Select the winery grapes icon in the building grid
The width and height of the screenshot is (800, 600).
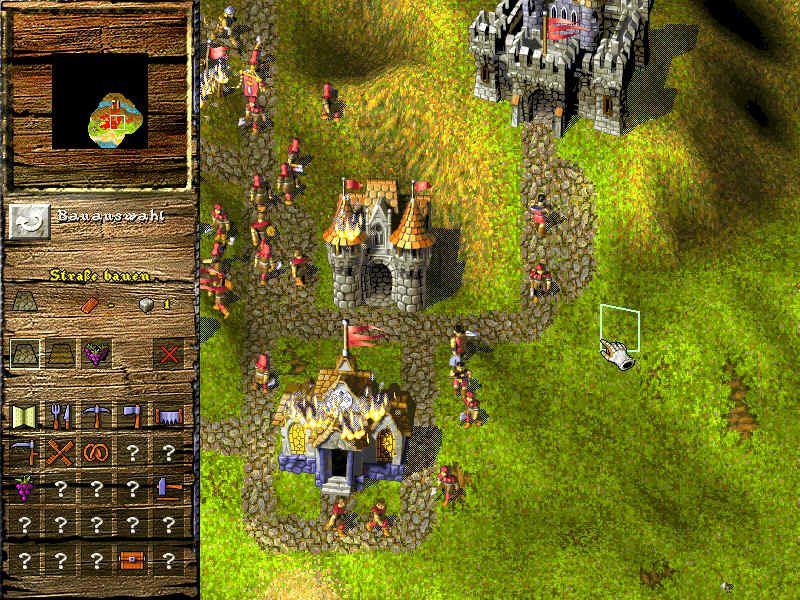point(25,488)
